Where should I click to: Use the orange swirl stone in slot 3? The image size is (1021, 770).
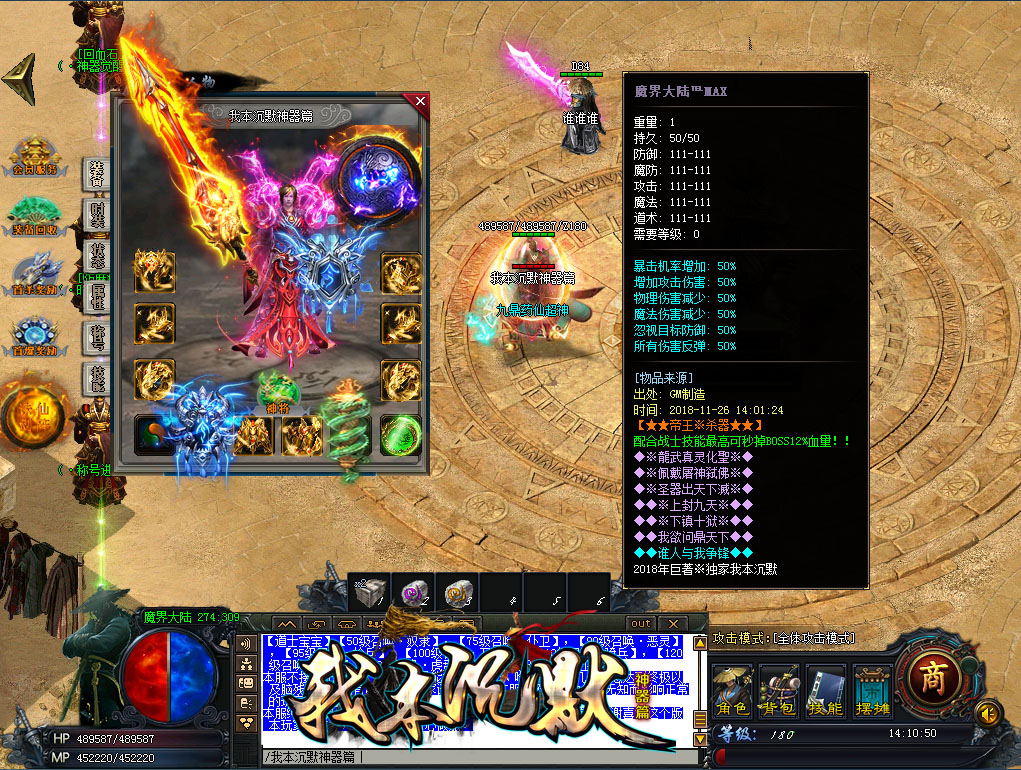tap(458, 593)
